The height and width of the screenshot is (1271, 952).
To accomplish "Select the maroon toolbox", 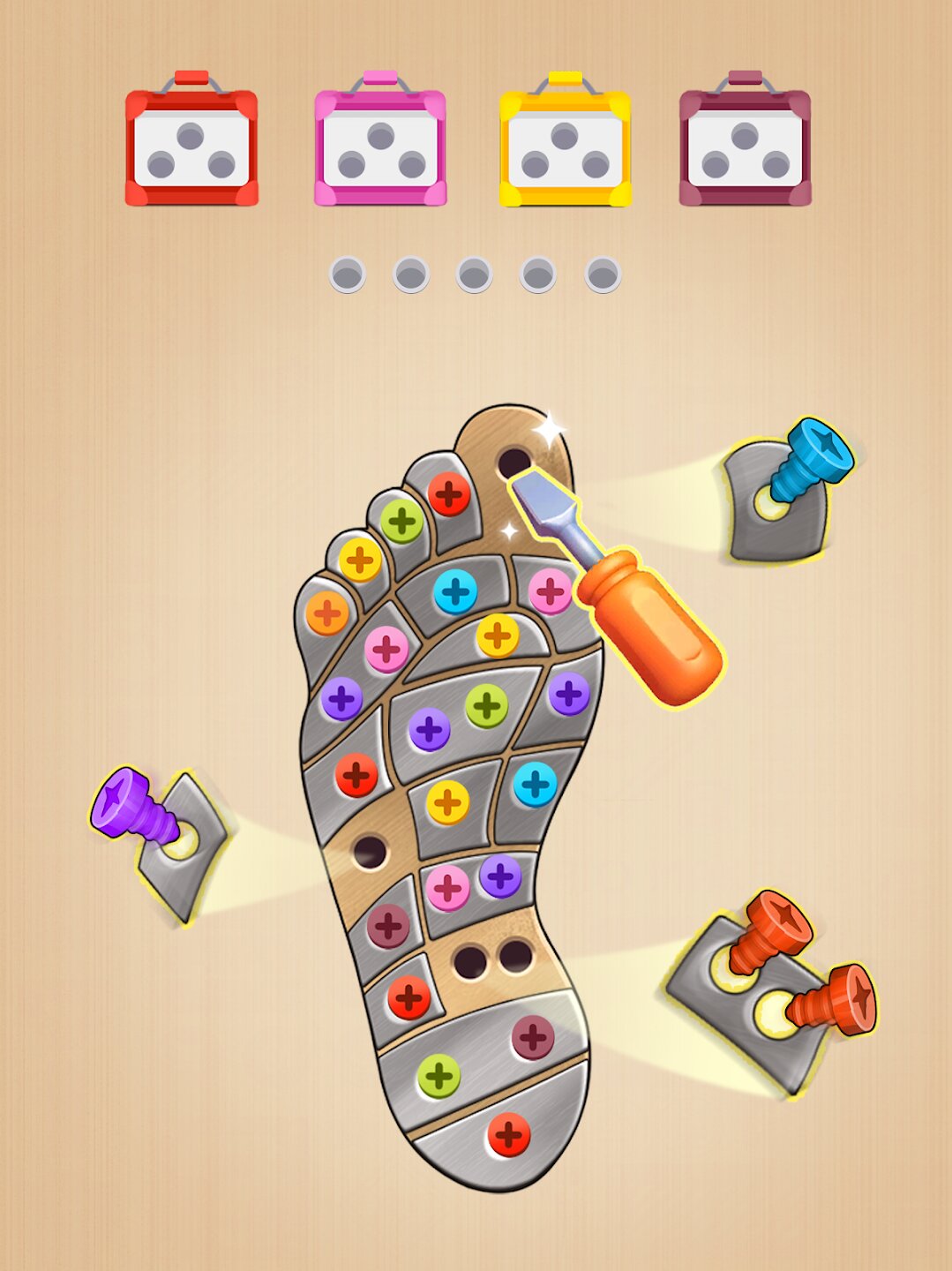I will (745, 141).
